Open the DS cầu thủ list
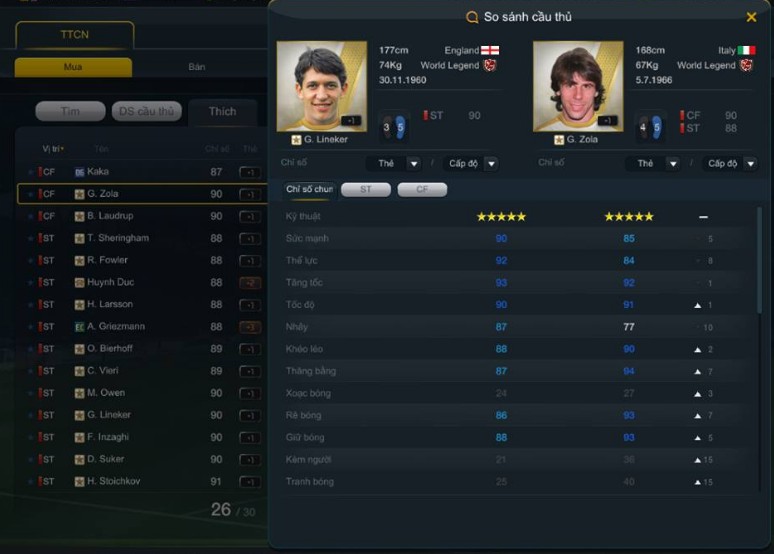This screenshot has width=774, height=554. pos(146,111)
